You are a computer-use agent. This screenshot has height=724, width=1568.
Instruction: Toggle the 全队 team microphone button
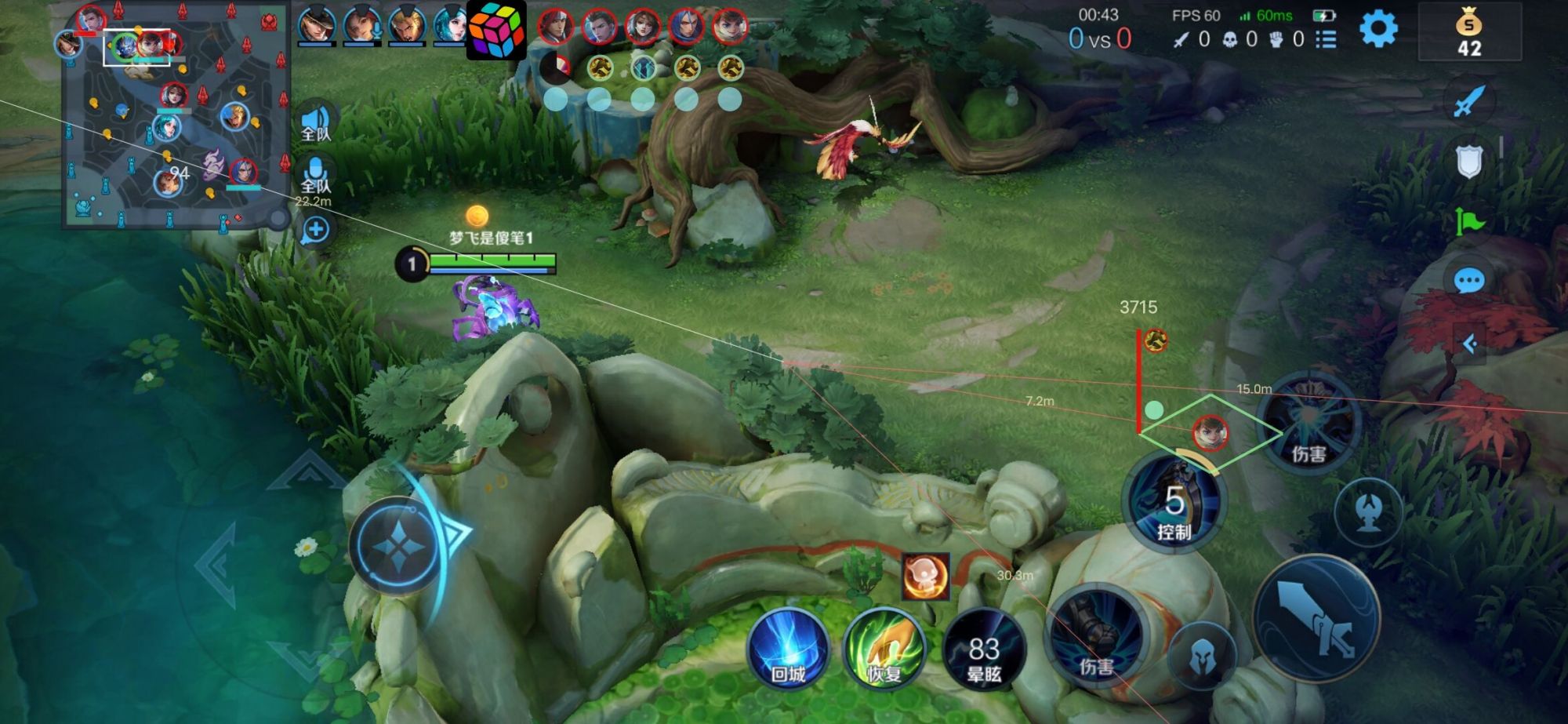point(315,173)
